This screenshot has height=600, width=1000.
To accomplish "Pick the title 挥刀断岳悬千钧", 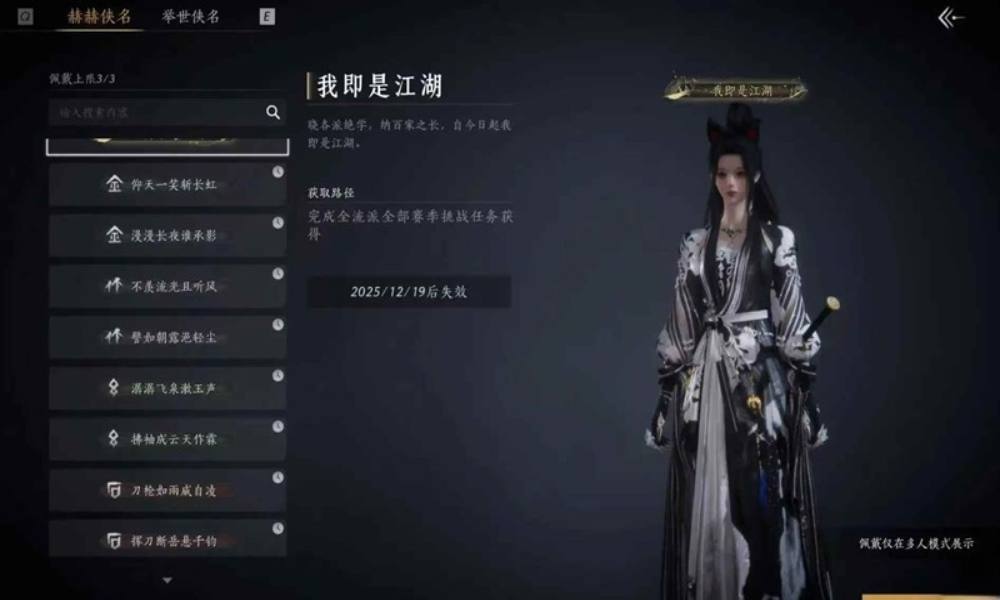I will tap(168, 540).
